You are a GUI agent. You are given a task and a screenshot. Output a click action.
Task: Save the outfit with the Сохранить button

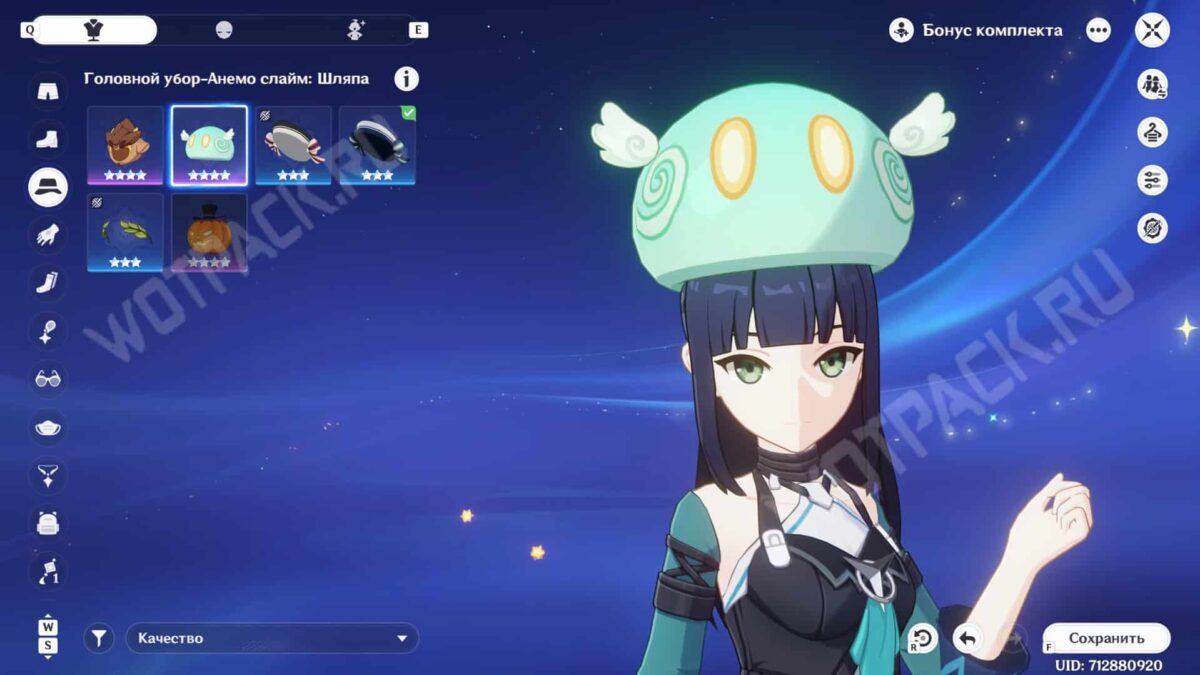tap(1106, 638)
